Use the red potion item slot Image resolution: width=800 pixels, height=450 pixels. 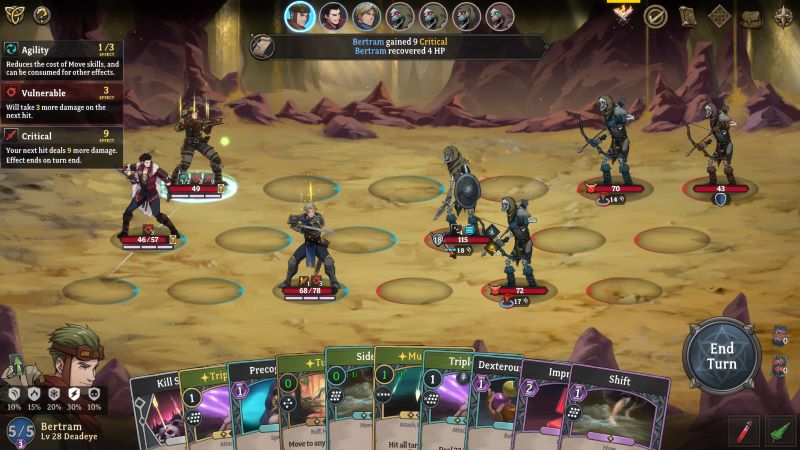coord(744,431)
